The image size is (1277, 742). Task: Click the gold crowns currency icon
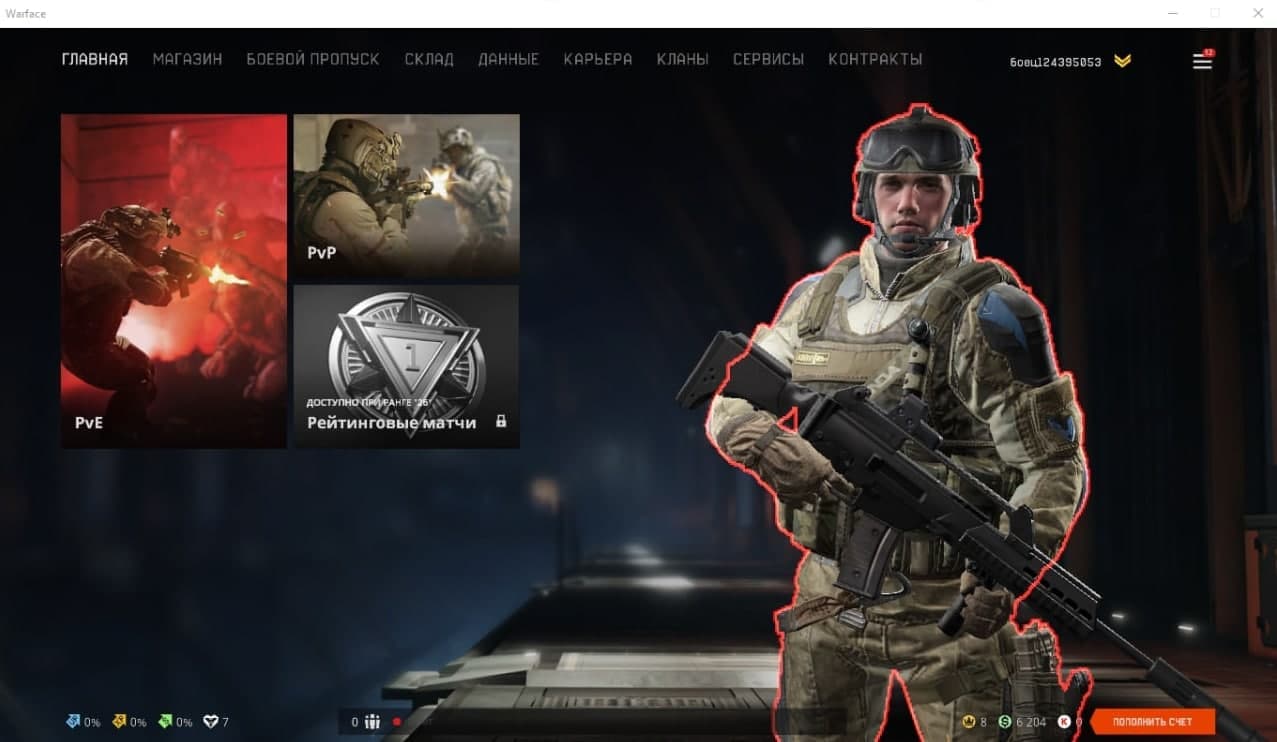point(968,722)
